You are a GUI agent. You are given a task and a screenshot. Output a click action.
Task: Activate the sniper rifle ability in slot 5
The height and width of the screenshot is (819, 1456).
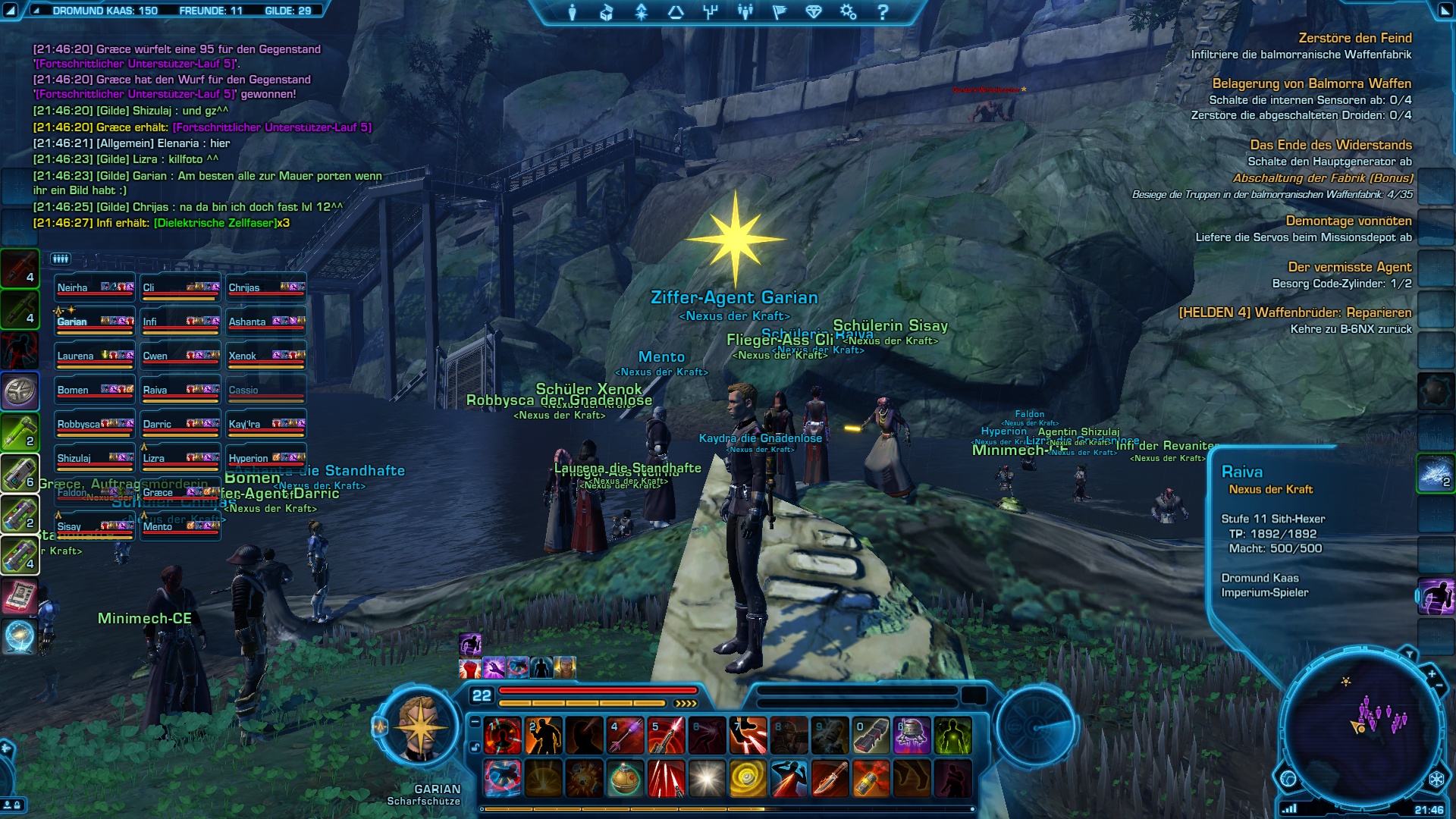(667, 736)
